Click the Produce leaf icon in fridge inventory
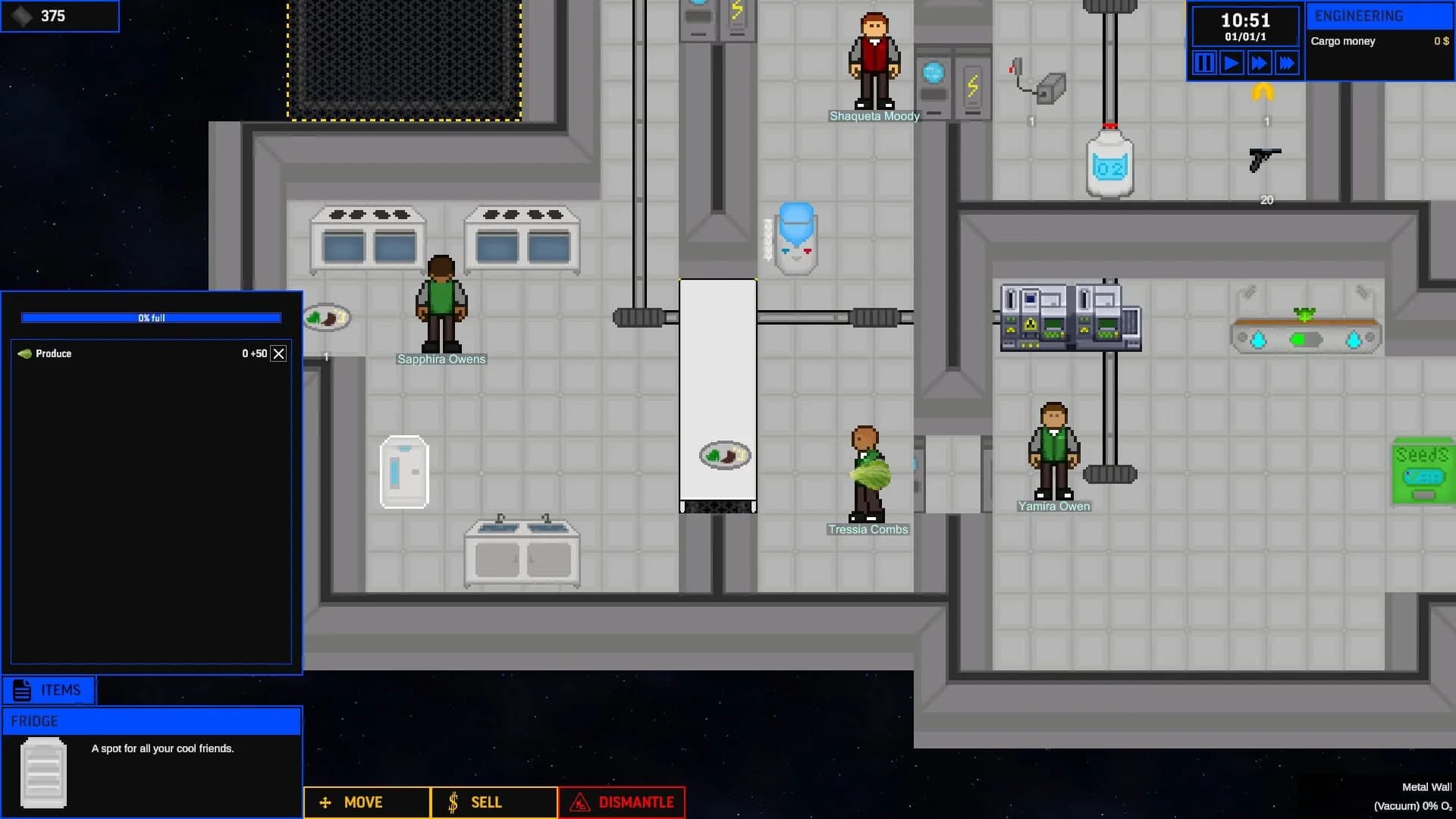1456x819 pixels. (25, 353)
